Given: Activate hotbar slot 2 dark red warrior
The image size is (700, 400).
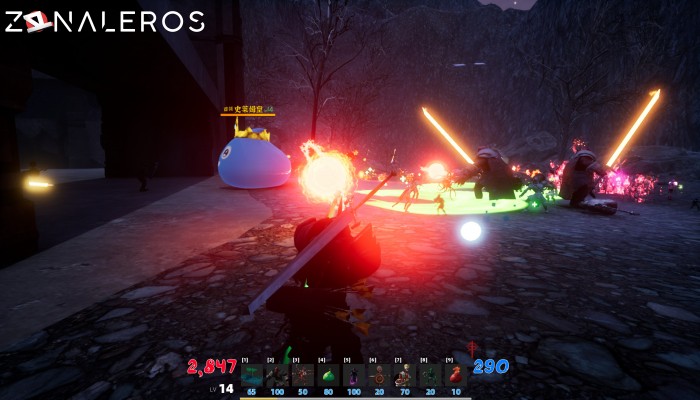Looking at the screenshot, I should 278,375.
